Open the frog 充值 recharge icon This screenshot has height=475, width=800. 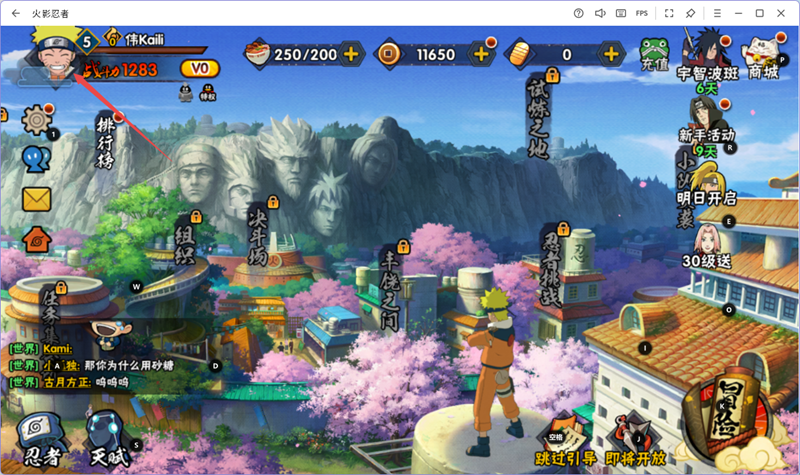[654, 54]
